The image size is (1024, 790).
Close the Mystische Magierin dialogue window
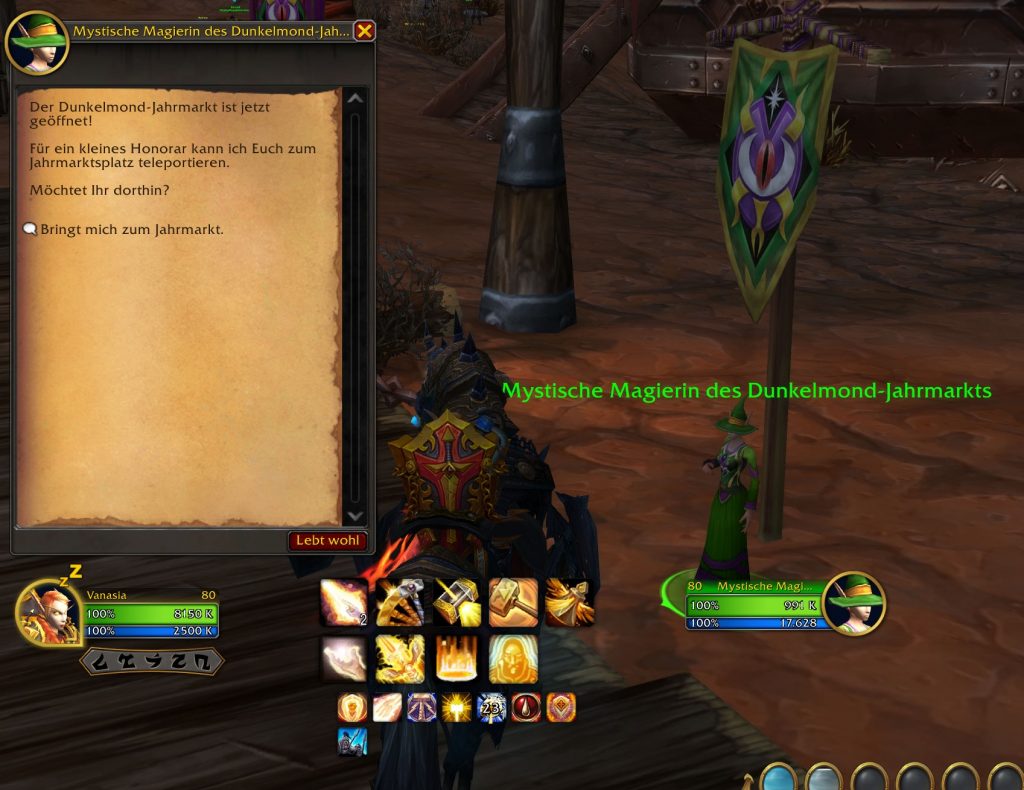[x=365, y=31]
